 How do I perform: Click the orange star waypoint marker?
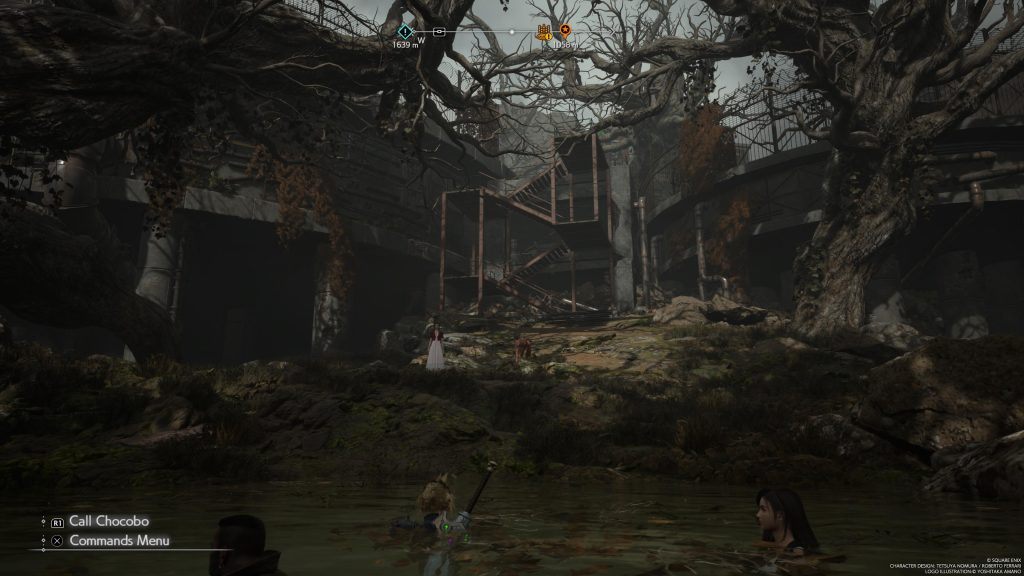click(565, 31)
